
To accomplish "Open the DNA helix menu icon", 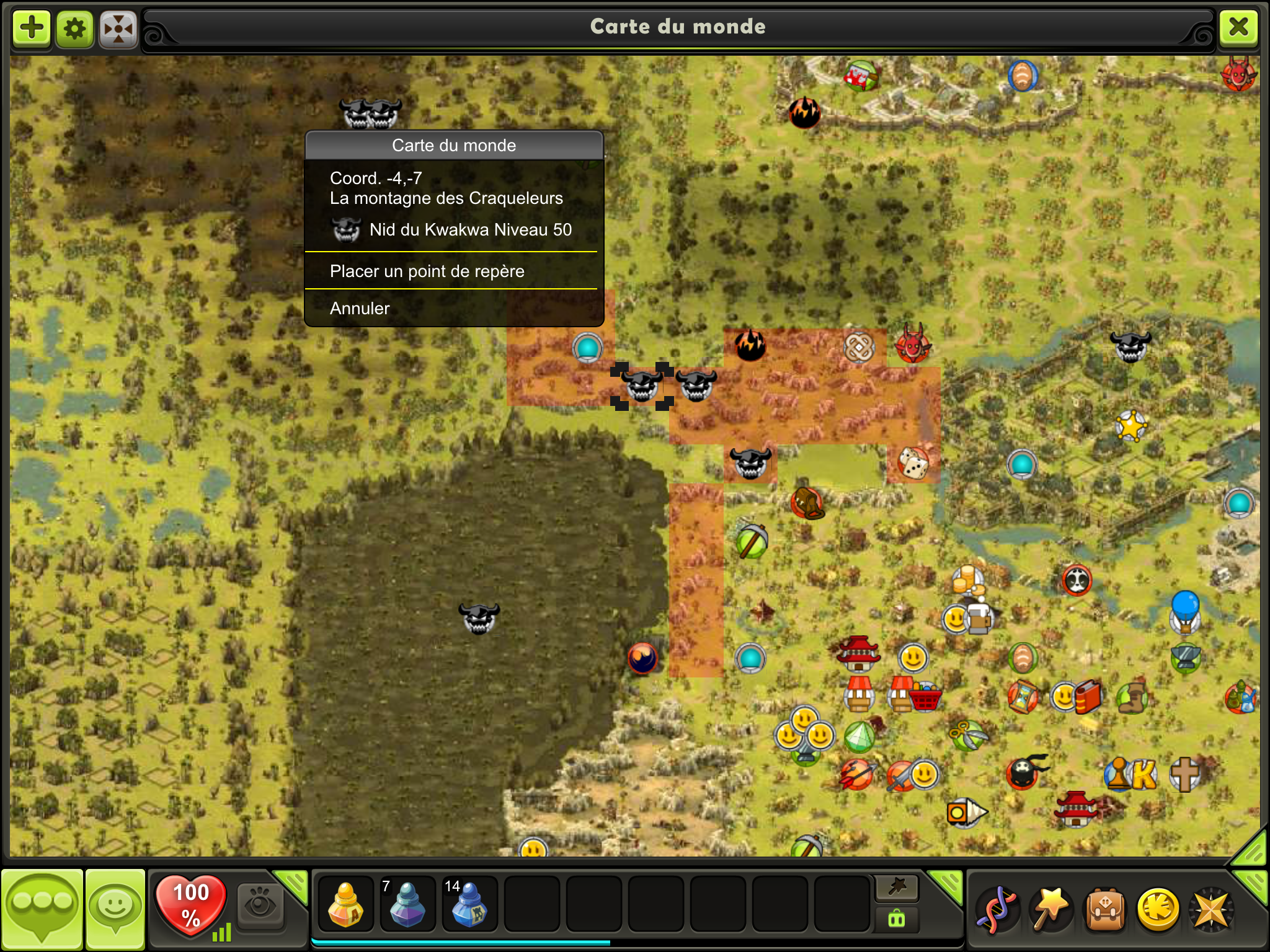I will [x=996, y=910].
